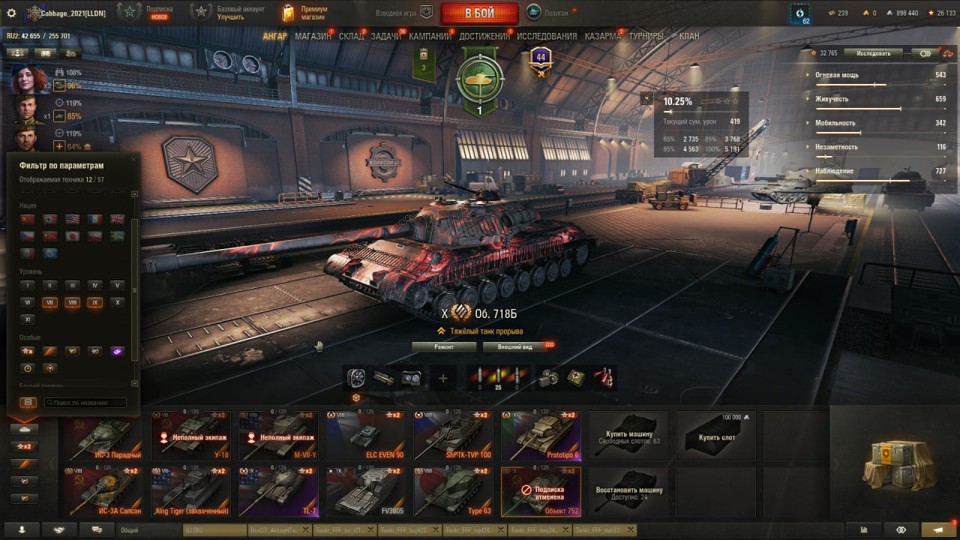Click the Ремонт repair button

443,347
